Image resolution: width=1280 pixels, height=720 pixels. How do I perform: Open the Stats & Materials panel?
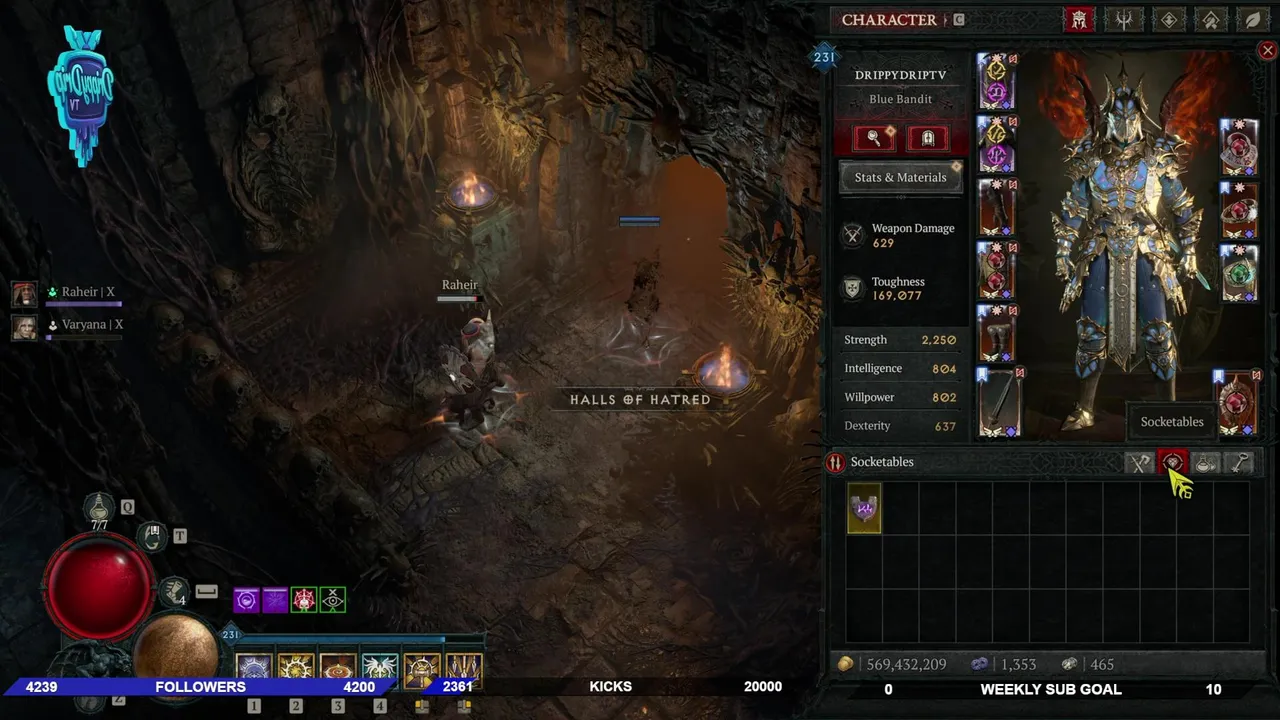point(900,177)
